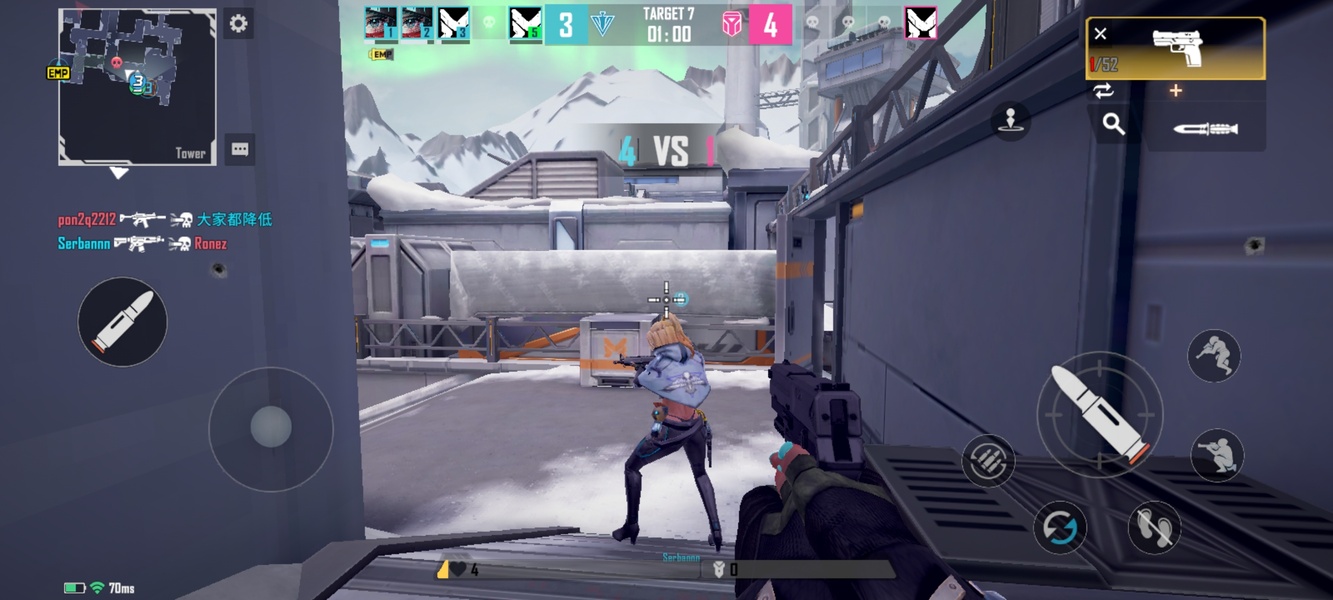Activate the location ping marker button
1333x600 pixels.
[x=1011, y=121]
